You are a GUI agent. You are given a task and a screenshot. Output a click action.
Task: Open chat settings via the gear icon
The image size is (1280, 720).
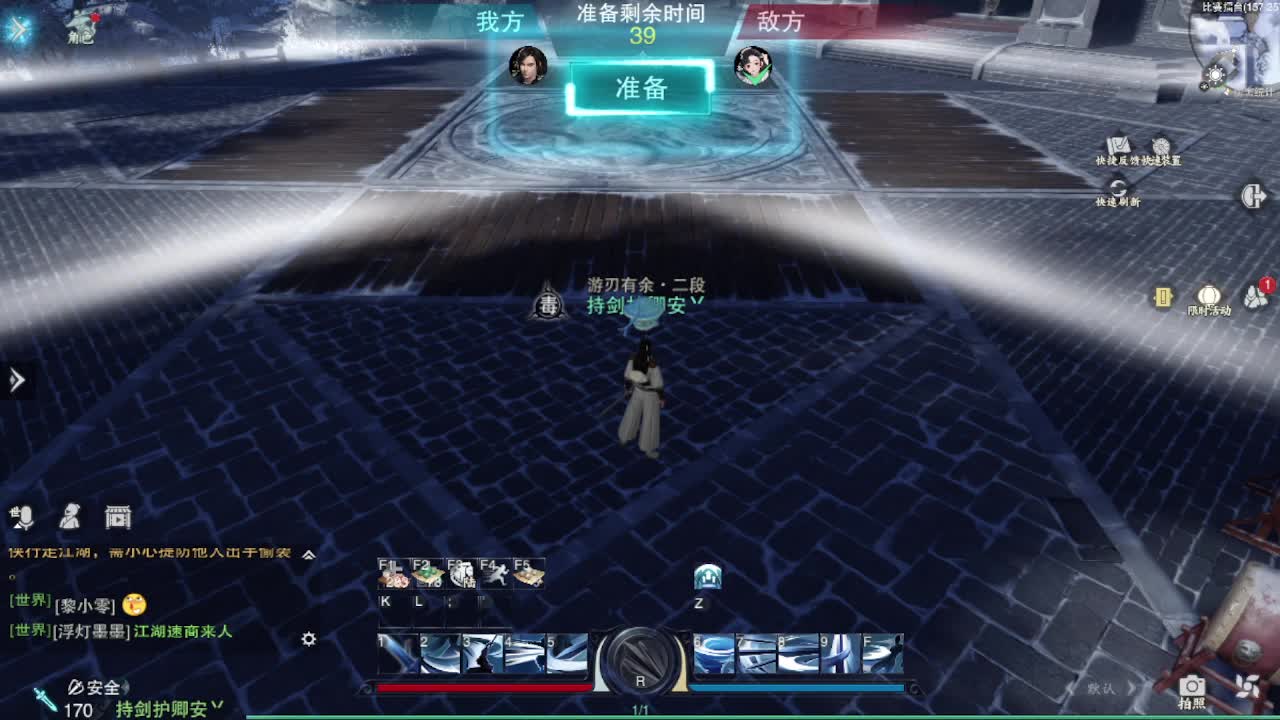tap(308, 640)
